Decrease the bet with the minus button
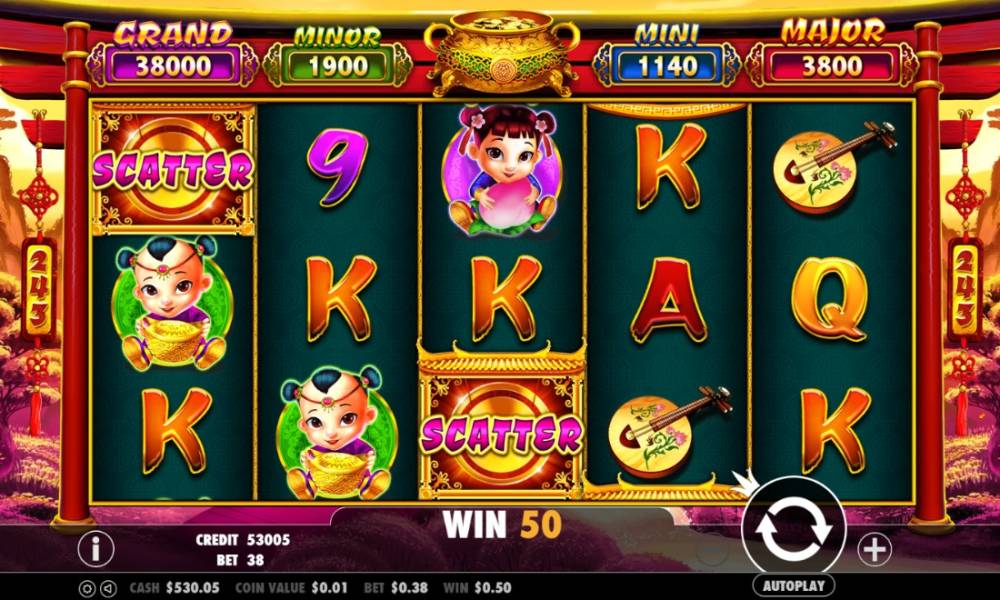Screen dimensions: 1000x600 pyautogui.click(x=712, y=549)
